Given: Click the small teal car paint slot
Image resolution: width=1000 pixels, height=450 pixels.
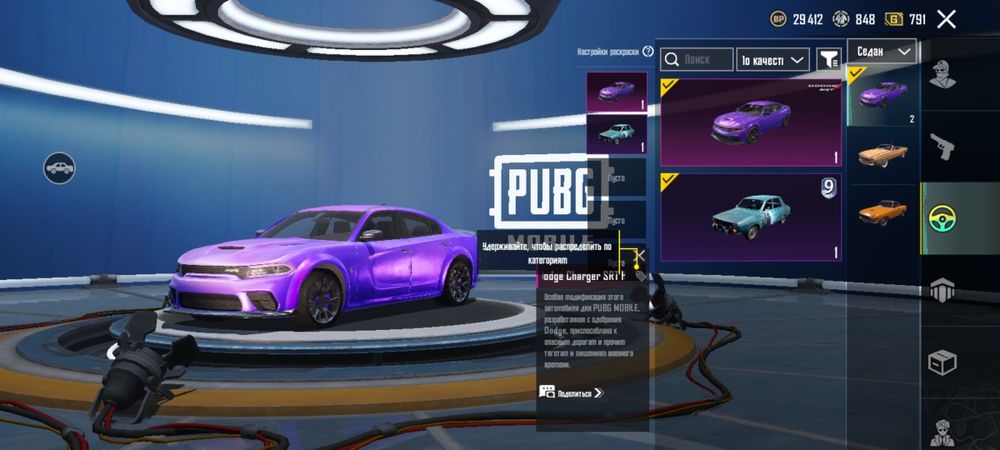Looking at the screenshot, I should (x=616, y=134).
